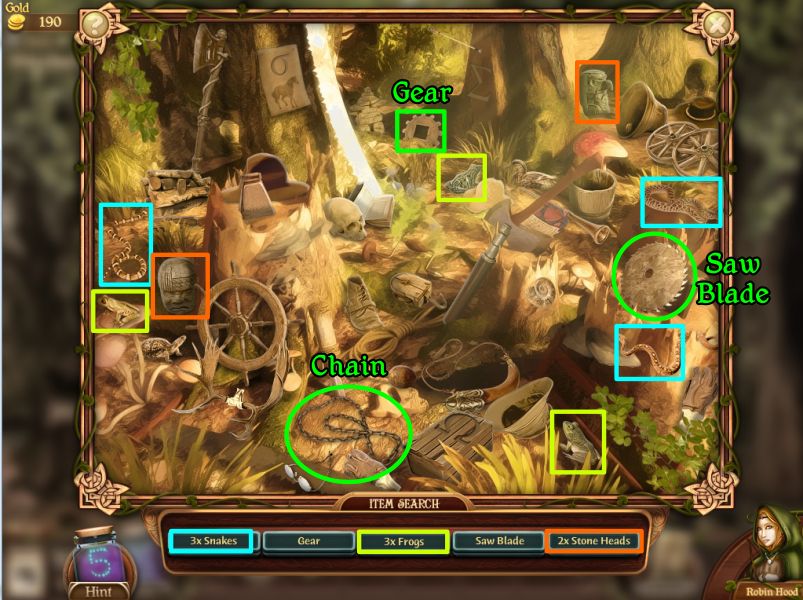
Task: Select the 3x Snakes list entry
Action: point(211,541)
